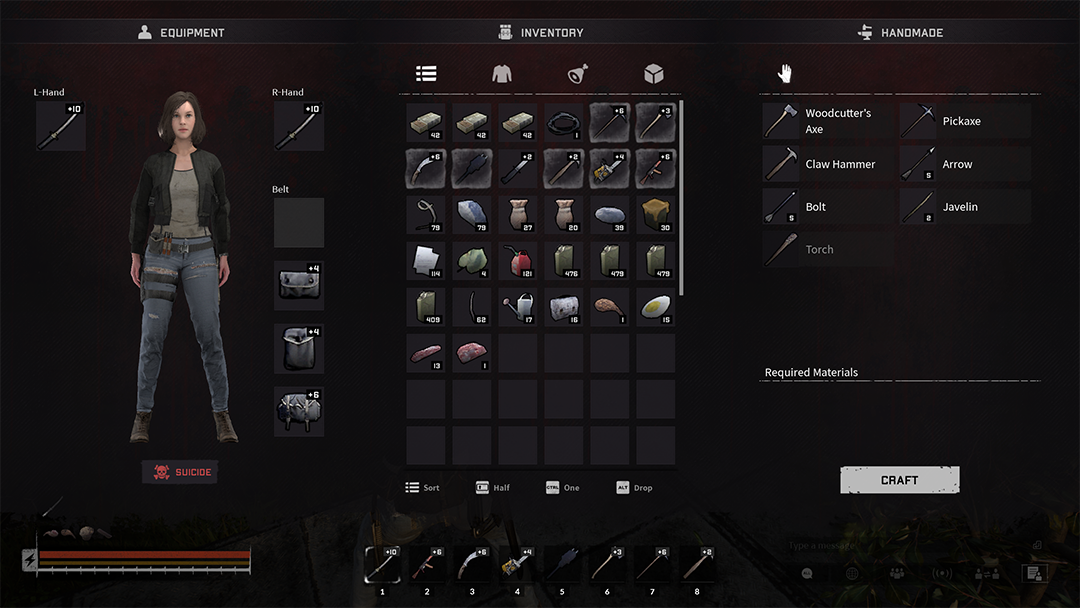Open the food inventory filter tab
The height and width of the screenshot is (608, 1080).
[x=578, y=73]
